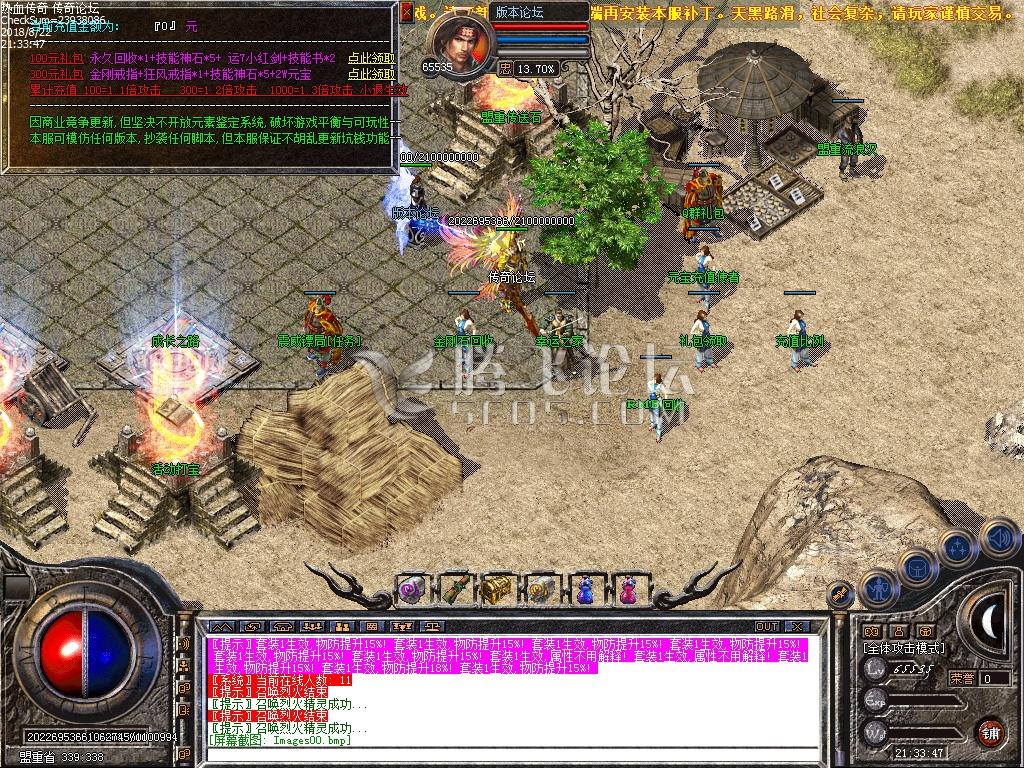Open the skills sparkle round button
Image resolution: width=1024 pixels, height=768 pixels.
point(957,547)
